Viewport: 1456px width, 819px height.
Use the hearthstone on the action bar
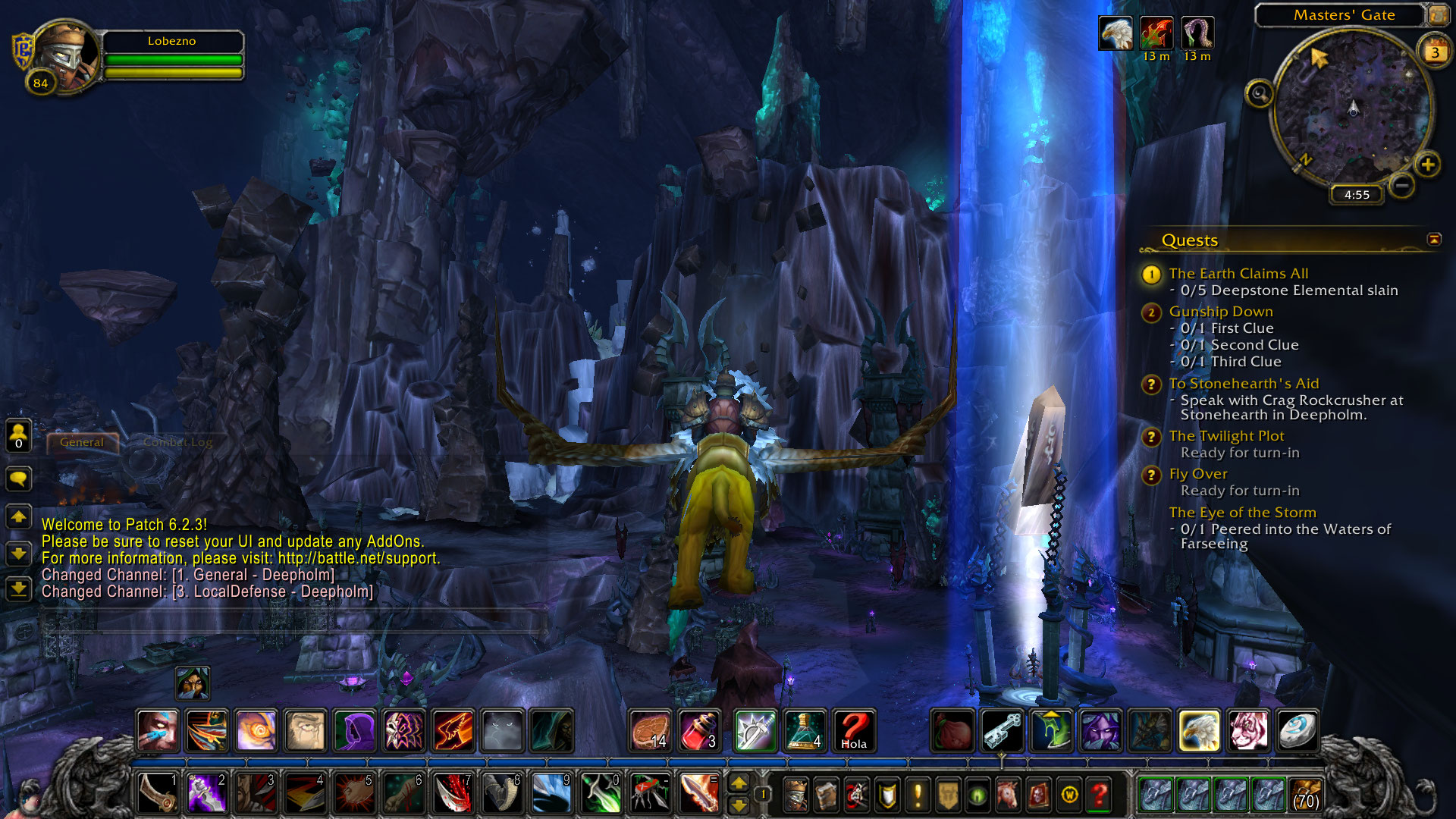[1297, 731]
